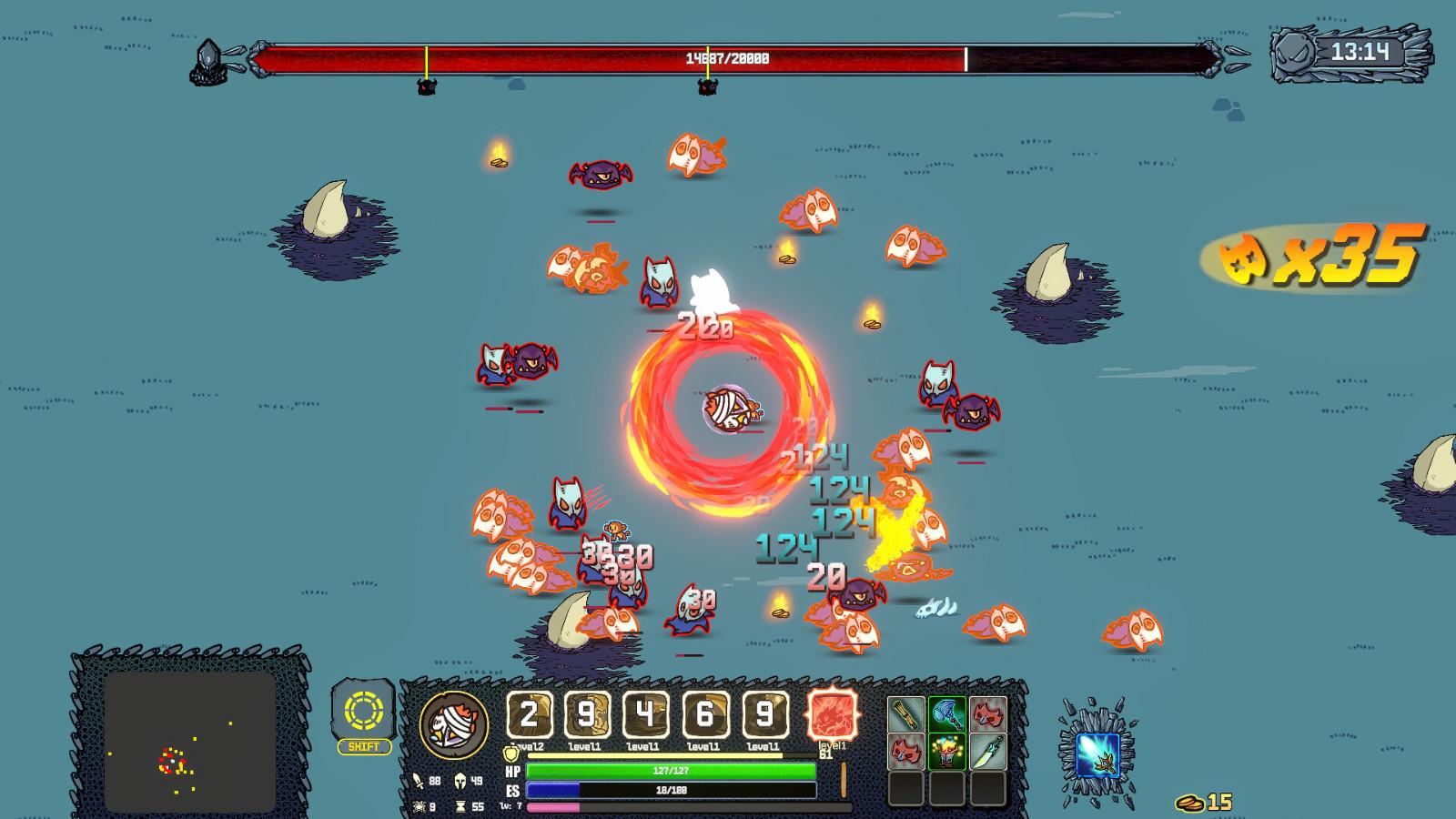Select the wooden club item slot
The height and width of the screenshot is (819, 1456).
tap(906, 715)
